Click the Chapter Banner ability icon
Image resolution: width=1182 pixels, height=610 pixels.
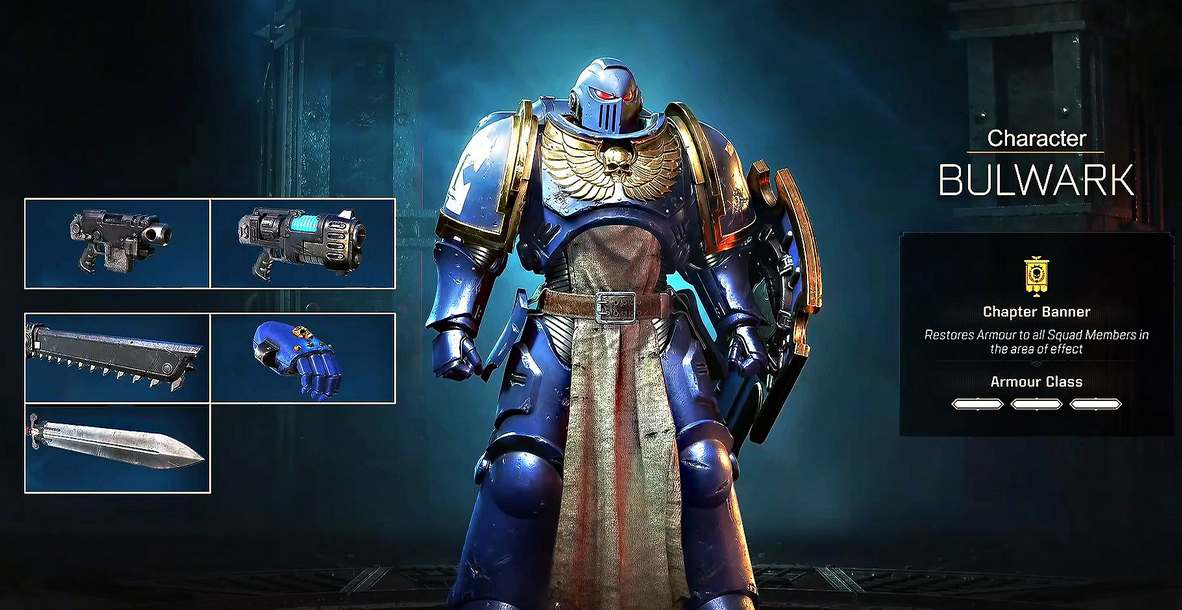1036,275
